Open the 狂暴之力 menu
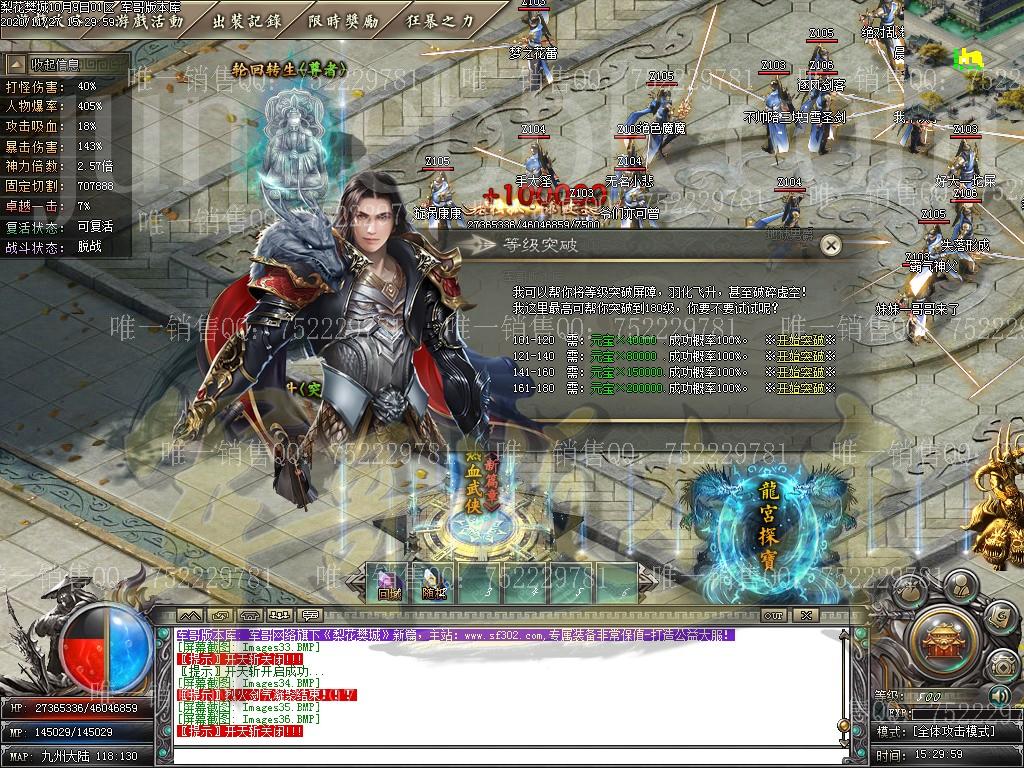The height and width of the screenshot is (768, 1024). (440, 19)
